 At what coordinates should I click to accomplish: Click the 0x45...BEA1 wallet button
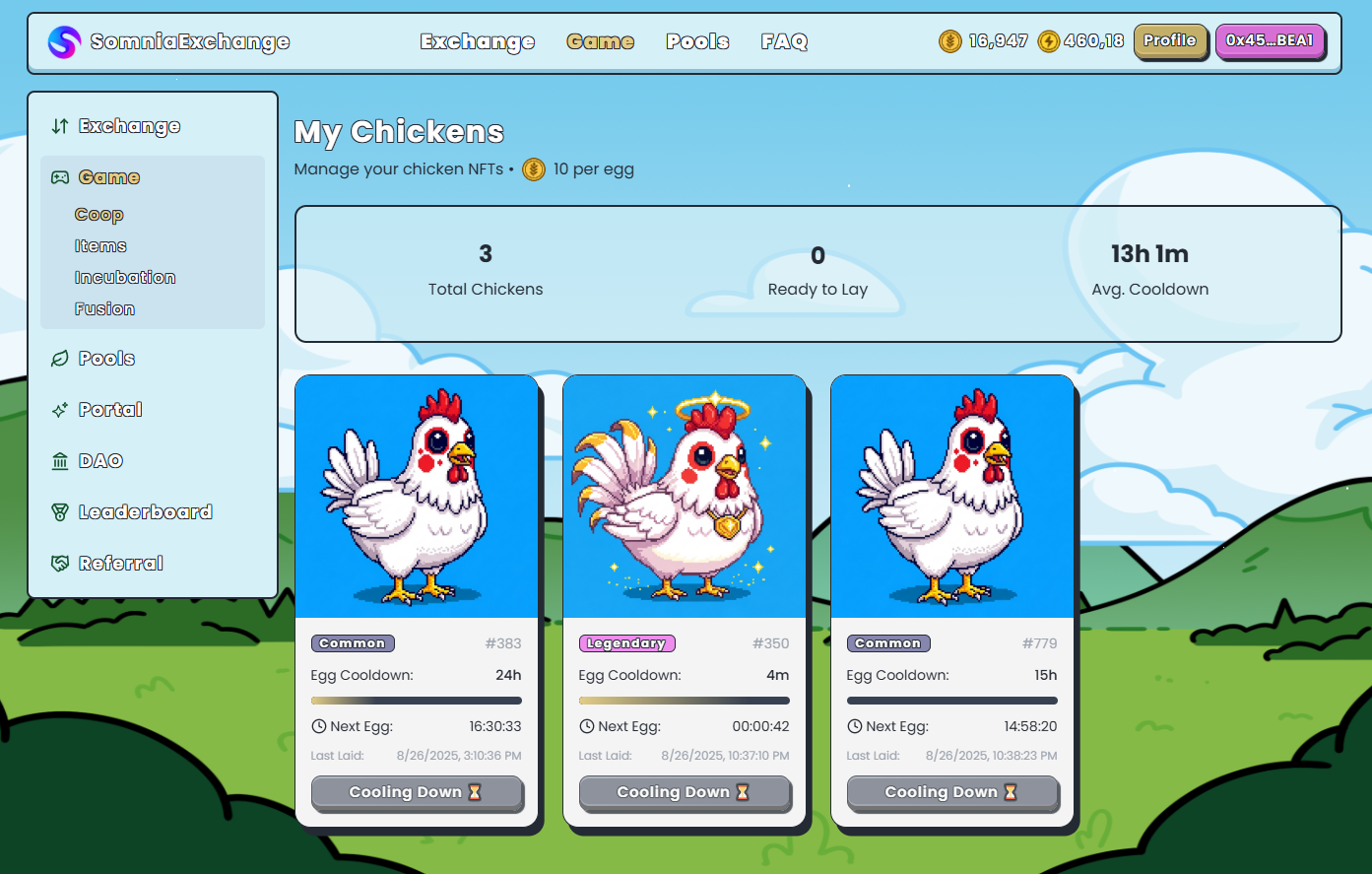[1270, 41]
